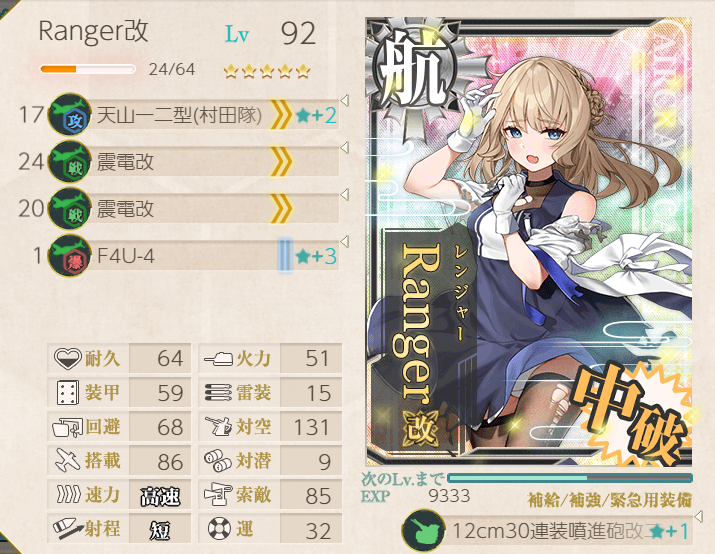The width and height of the screenshot is (715, 554).
Task: Choose the 震電改 slot with 20 planes
Action: click(180, 209)
